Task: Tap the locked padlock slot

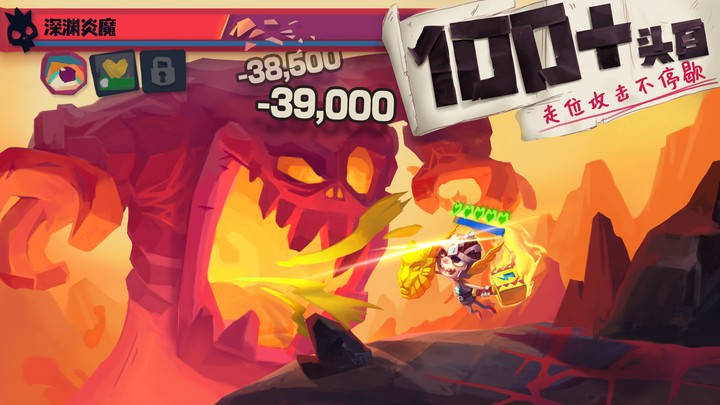Action: click(162, 71)
